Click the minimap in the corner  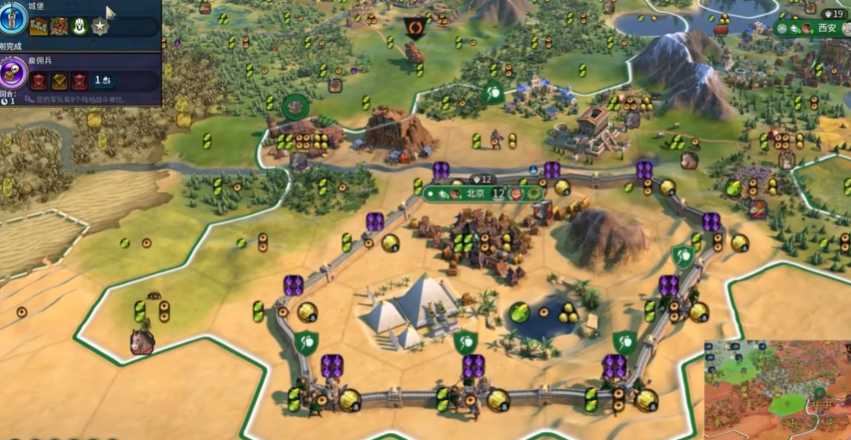777,389
